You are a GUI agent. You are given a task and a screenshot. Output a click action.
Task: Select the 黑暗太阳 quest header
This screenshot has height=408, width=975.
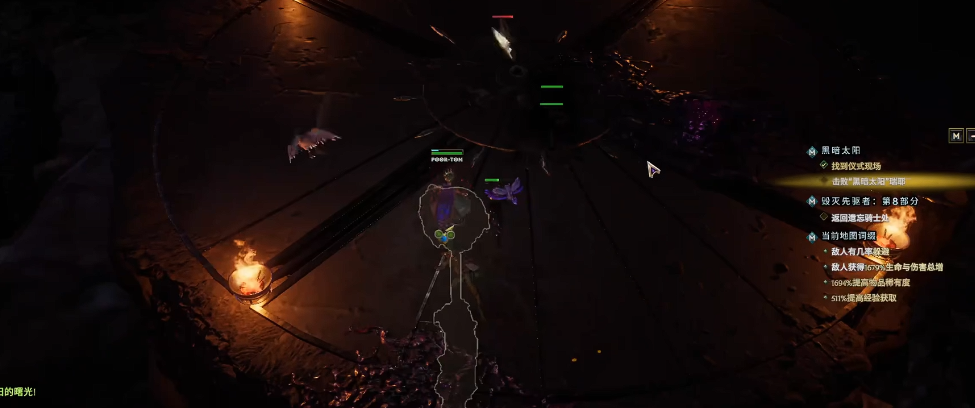point(840,150)
